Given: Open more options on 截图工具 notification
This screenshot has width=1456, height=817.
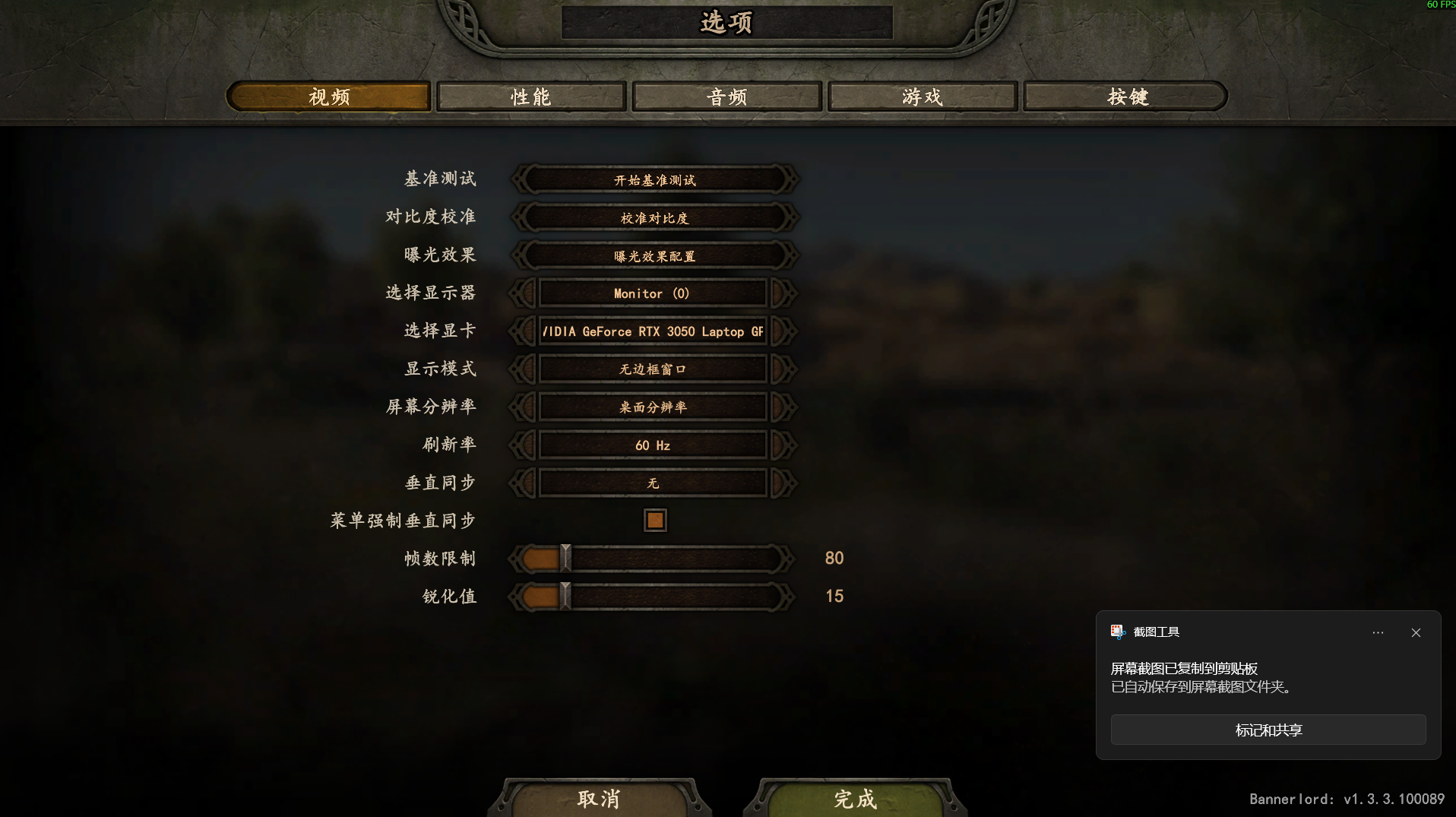Looking at the screenshot, I should click(1377, 632).
